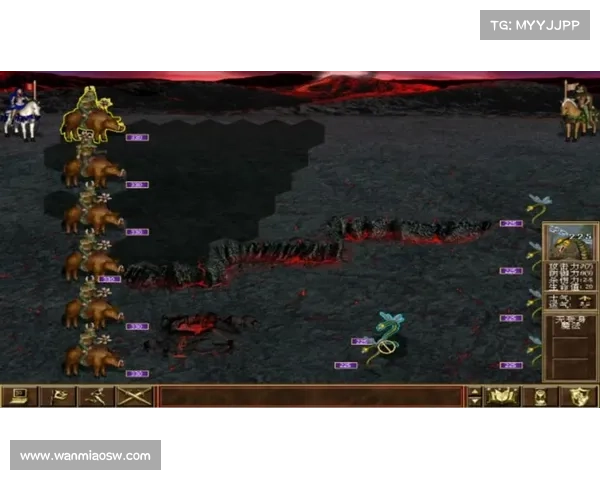Screen dimensions: 600x480
Task: Click the combat log down arrow
Action: [474, 402]
